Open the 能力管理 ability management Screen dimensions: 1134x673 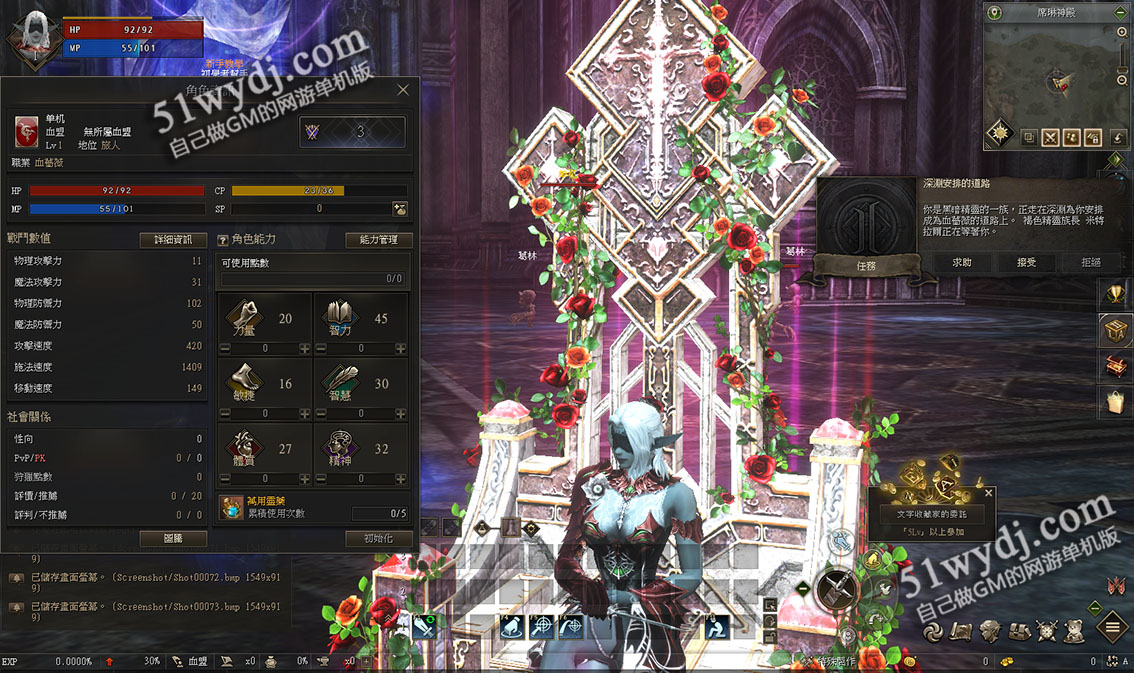coord(379,240)
